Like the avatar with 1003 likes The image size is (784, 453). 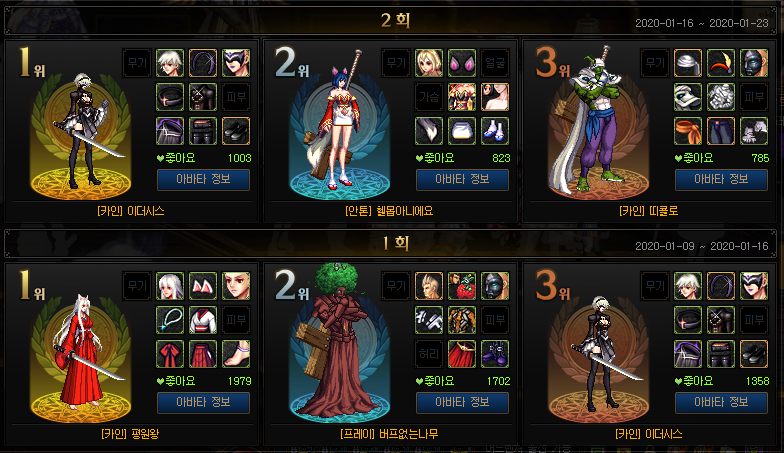pyautogui.click(x=180, y=157)
